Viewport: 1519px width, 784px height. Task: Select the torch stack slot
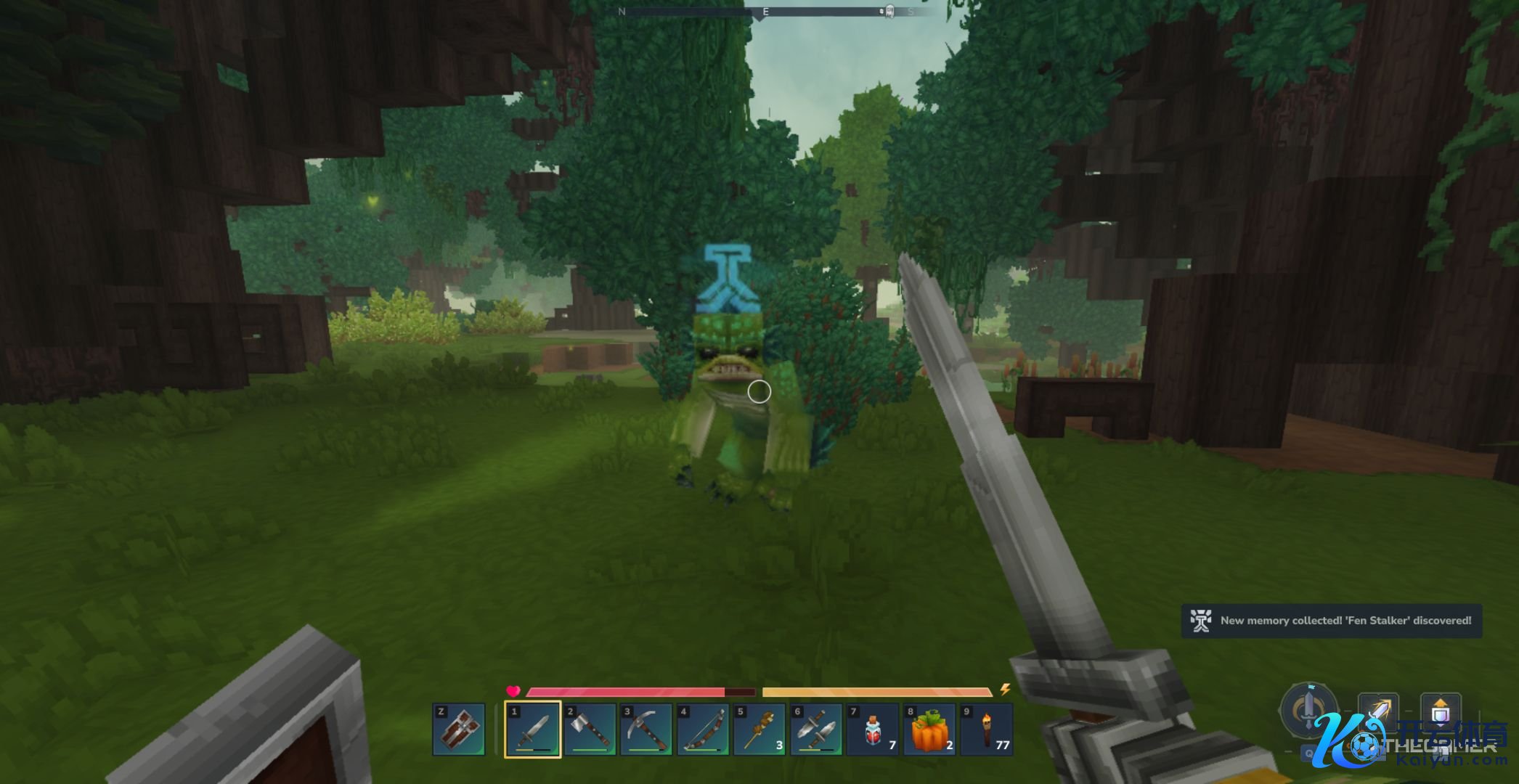[986, 729]
